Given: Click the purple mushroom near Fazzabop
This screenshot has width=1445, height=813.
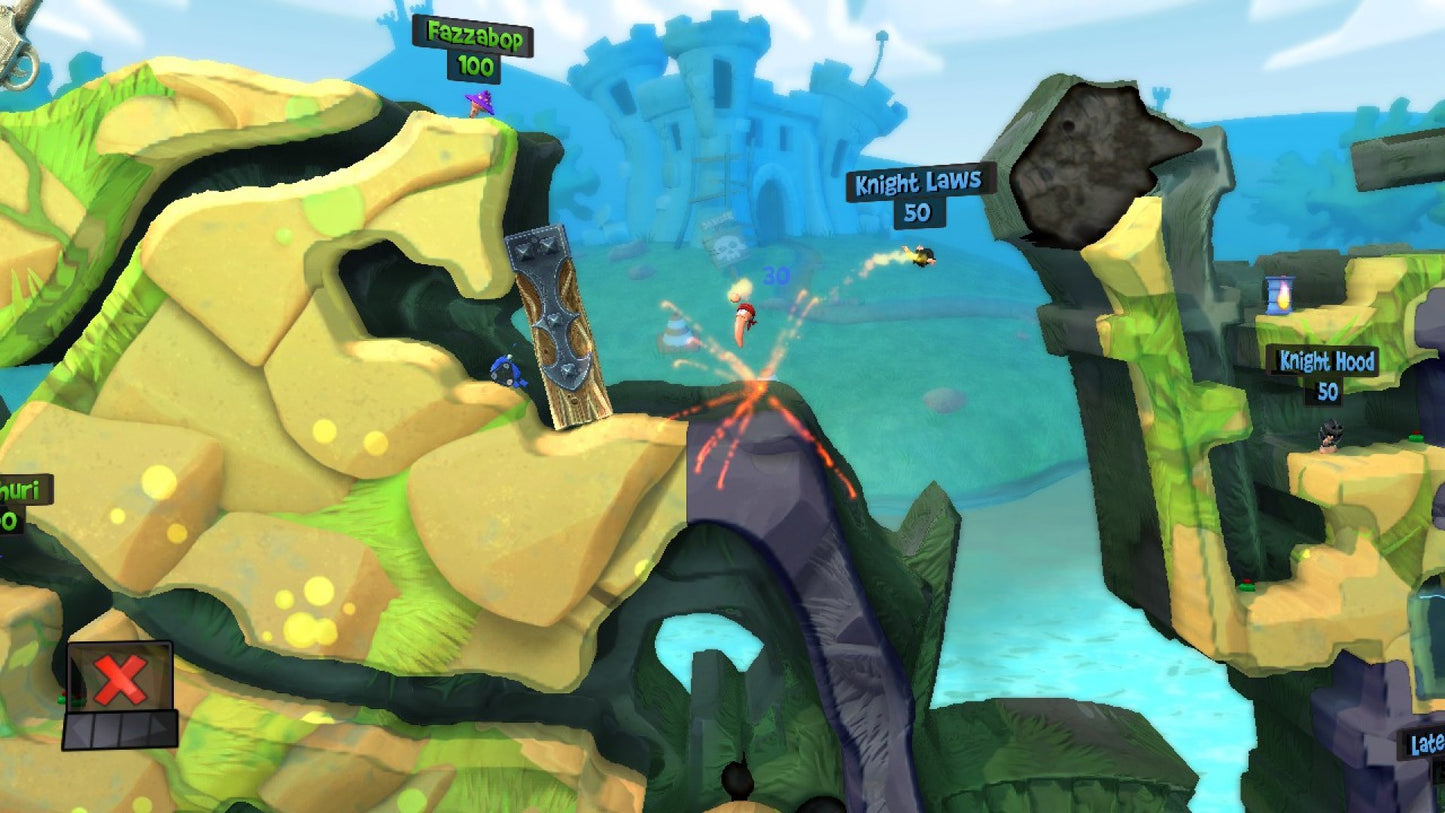Looking at the screenshot, I should 478,103.
